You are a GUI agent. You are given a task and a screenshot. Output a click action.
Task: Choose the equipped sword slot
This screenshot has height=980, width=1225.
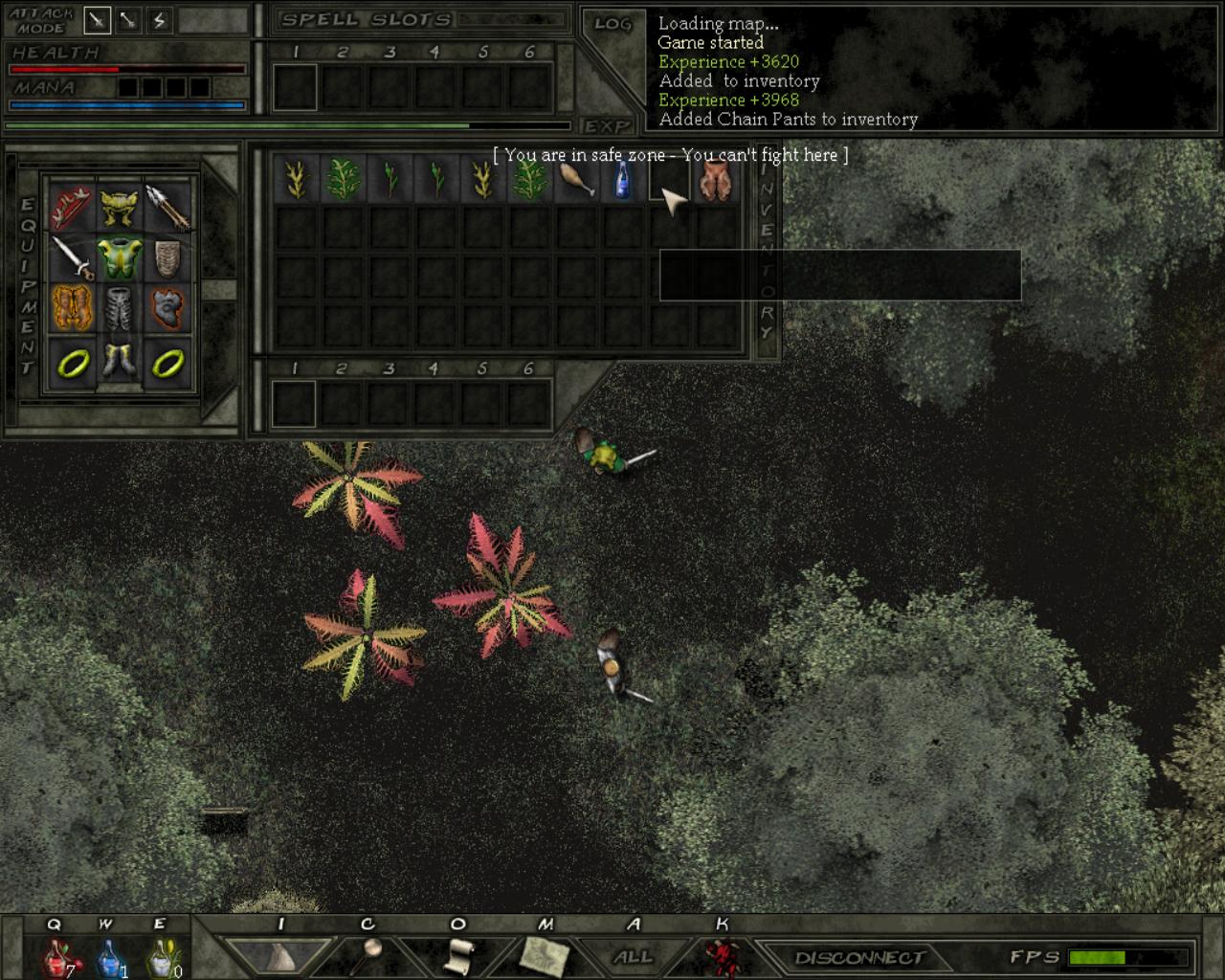coord(72,257)
